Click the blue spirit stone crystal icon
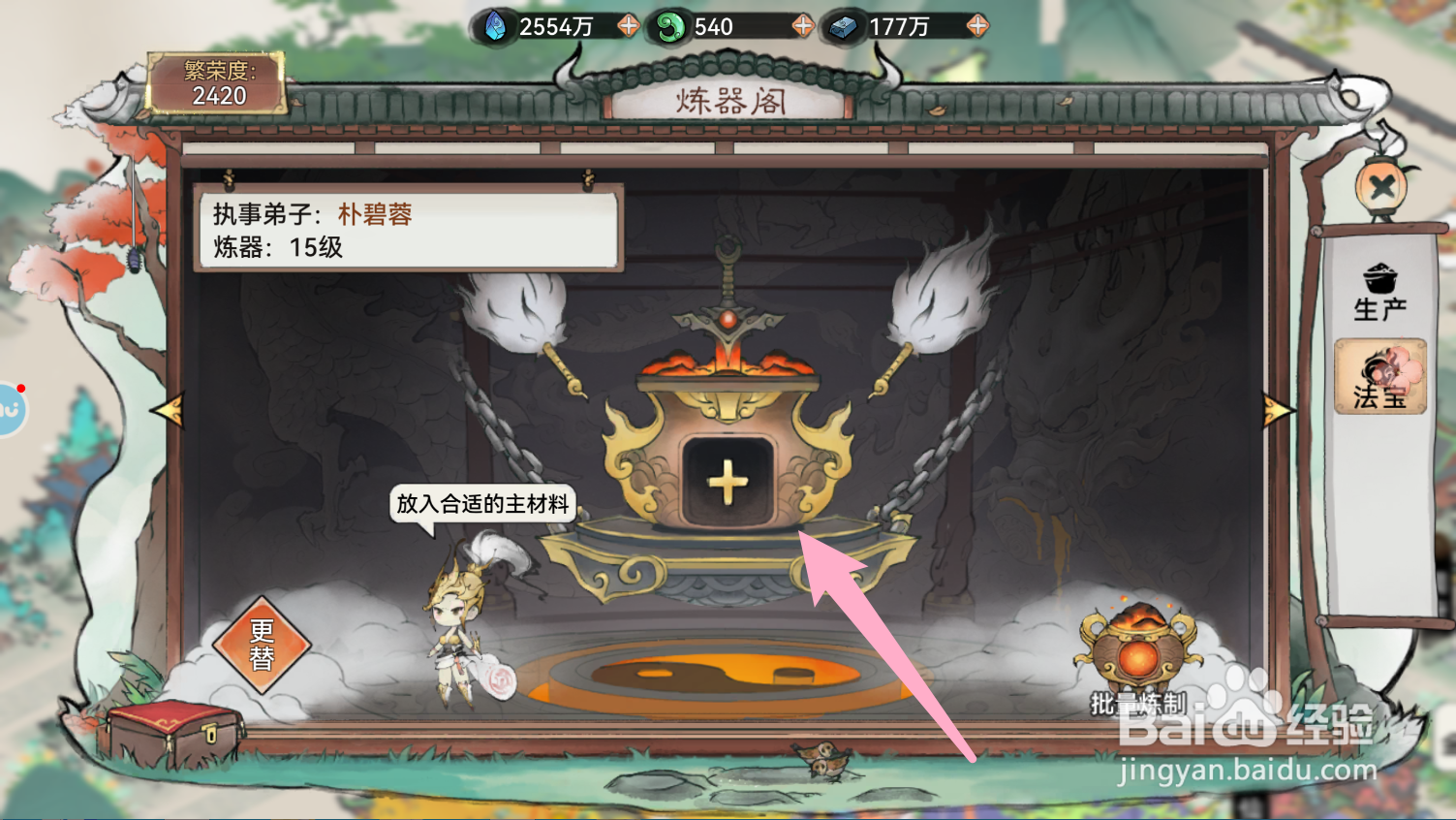The image size is (1456, 820). (x=494, y=26)
